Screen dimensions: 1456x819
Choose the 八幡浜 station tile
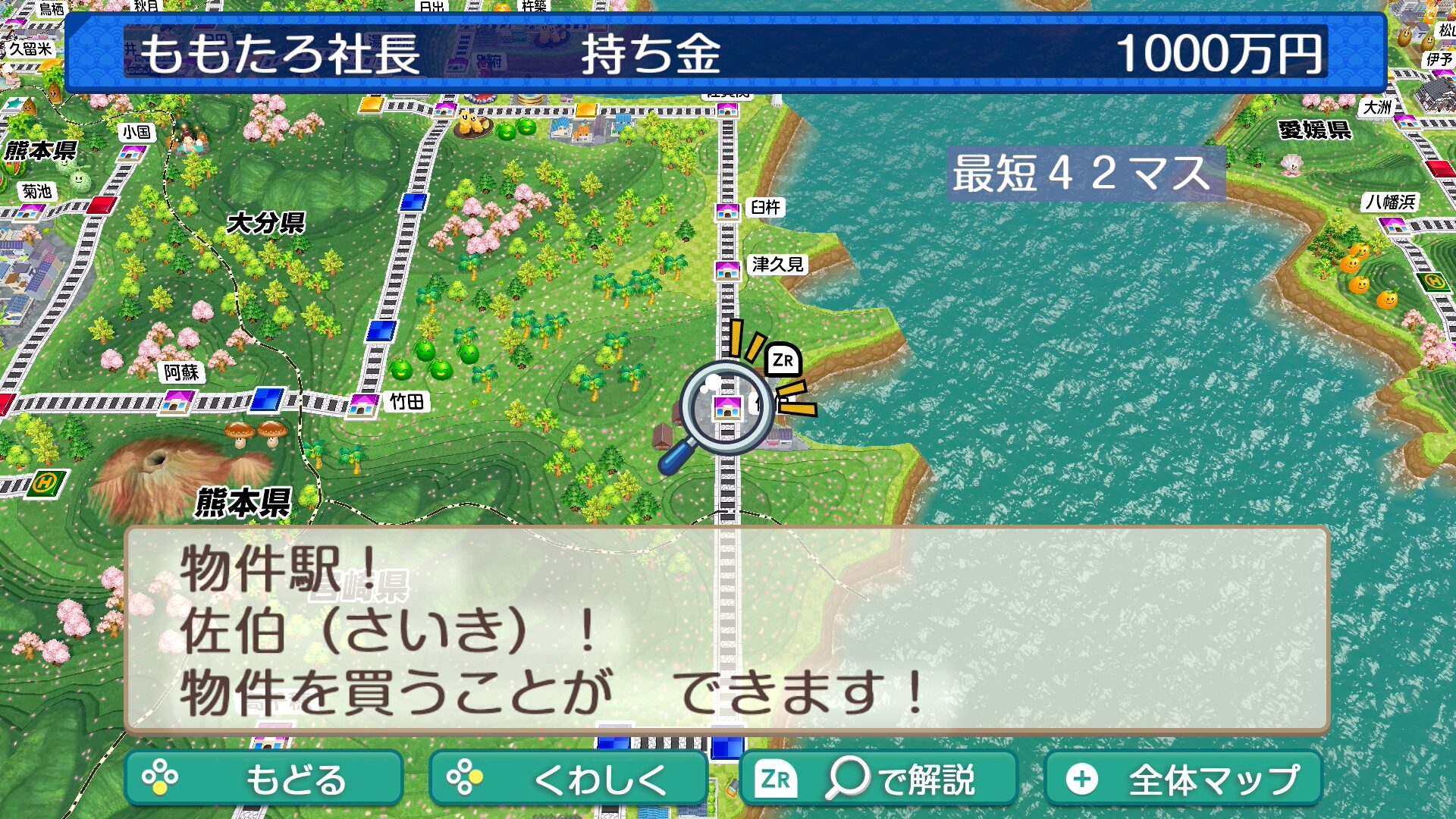click(1394, 224)
